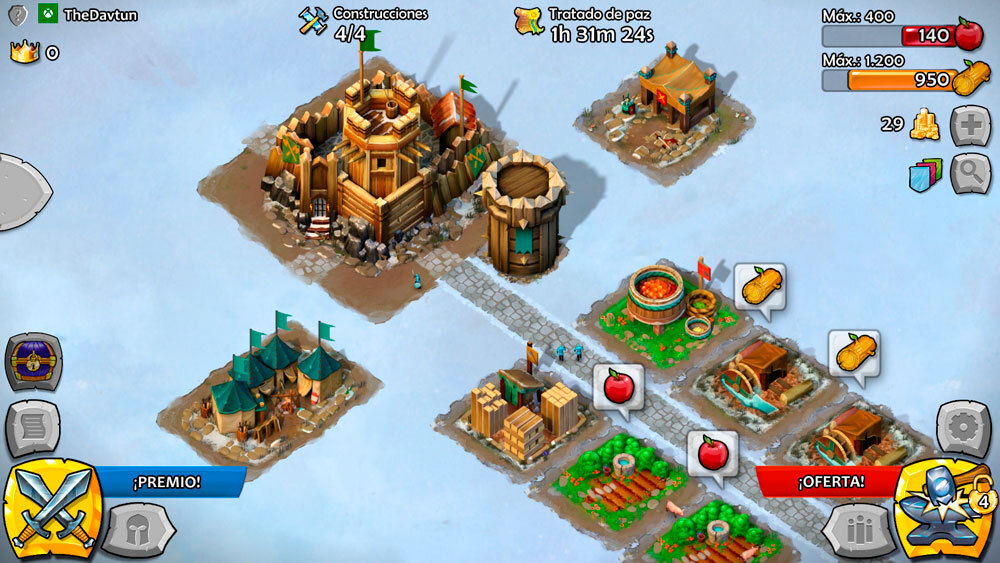Image resolution: width=1000 pixels, height=563 pixels.
Task: Open the treasure chest button
Action: pos(34,362)
